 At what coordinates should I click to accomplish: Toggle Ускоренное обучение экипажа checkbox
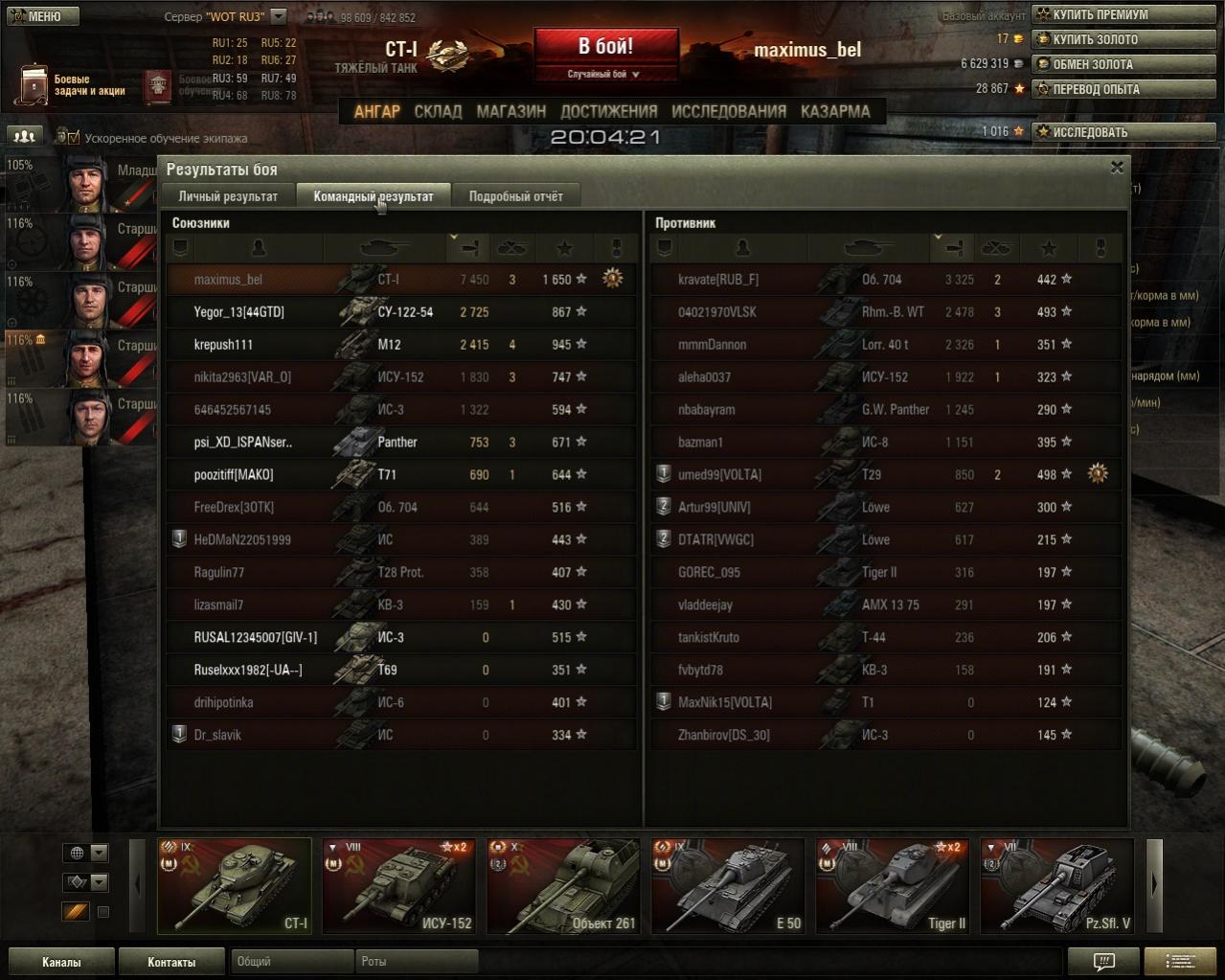tap(75, 138)
